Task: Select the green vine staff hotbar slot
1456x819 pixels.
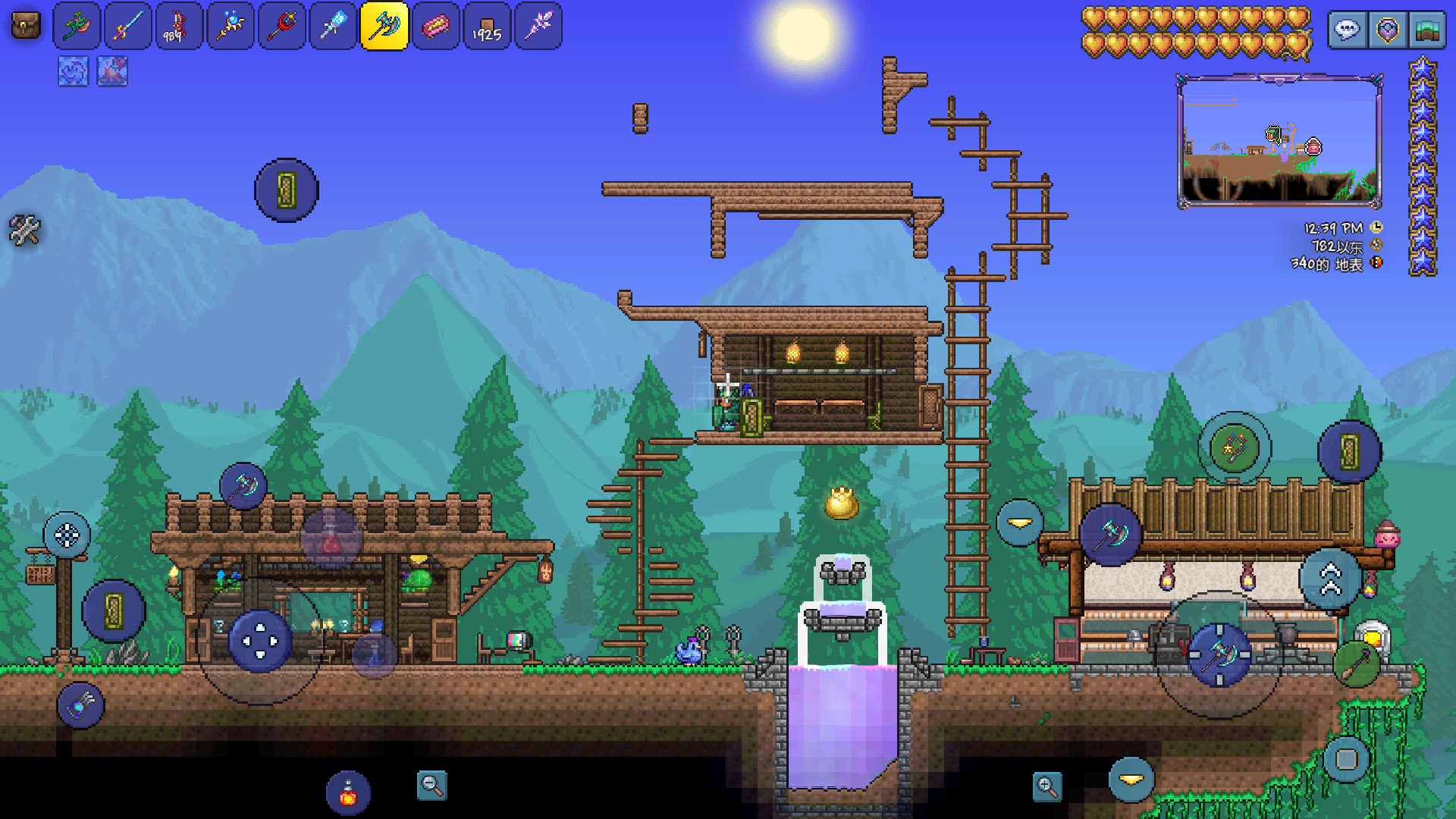Action: [x=77, y=27]
